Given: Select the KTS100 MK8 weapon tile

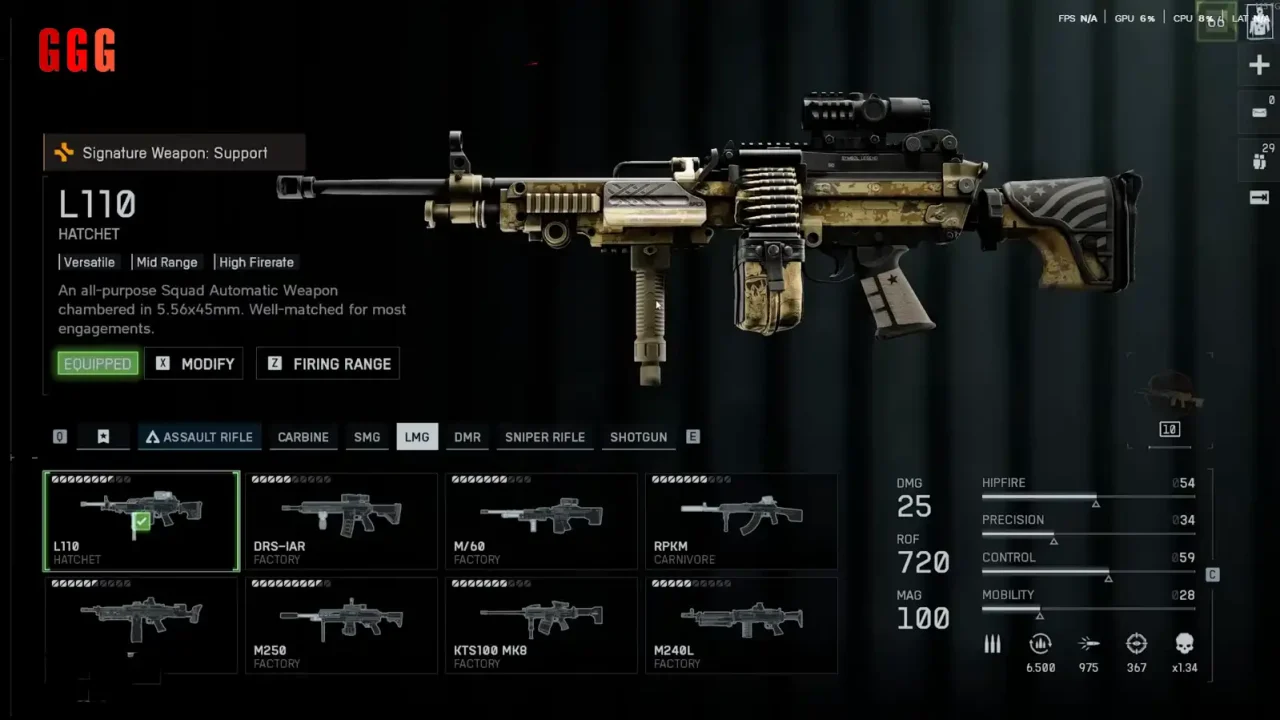Looking at the screenshot, I should click(541, 625).
